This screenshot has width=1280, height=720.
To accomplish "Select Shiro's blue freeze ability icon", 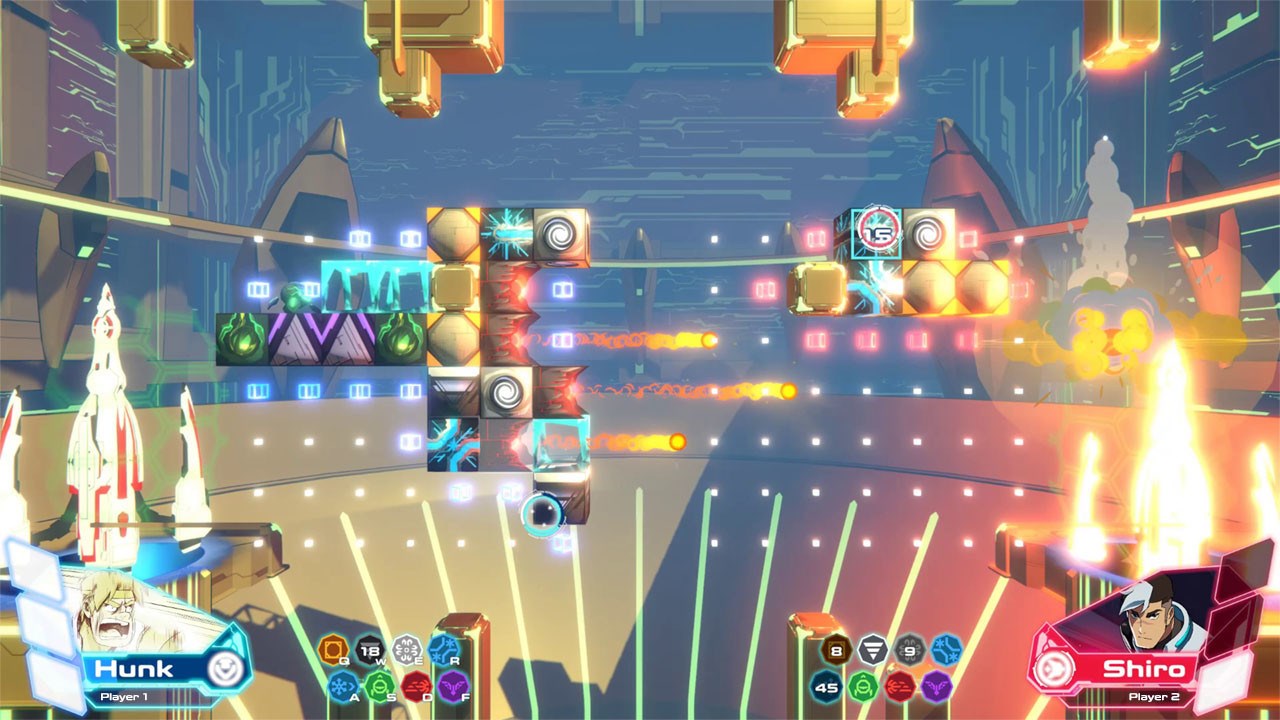I will pos(944,649).
